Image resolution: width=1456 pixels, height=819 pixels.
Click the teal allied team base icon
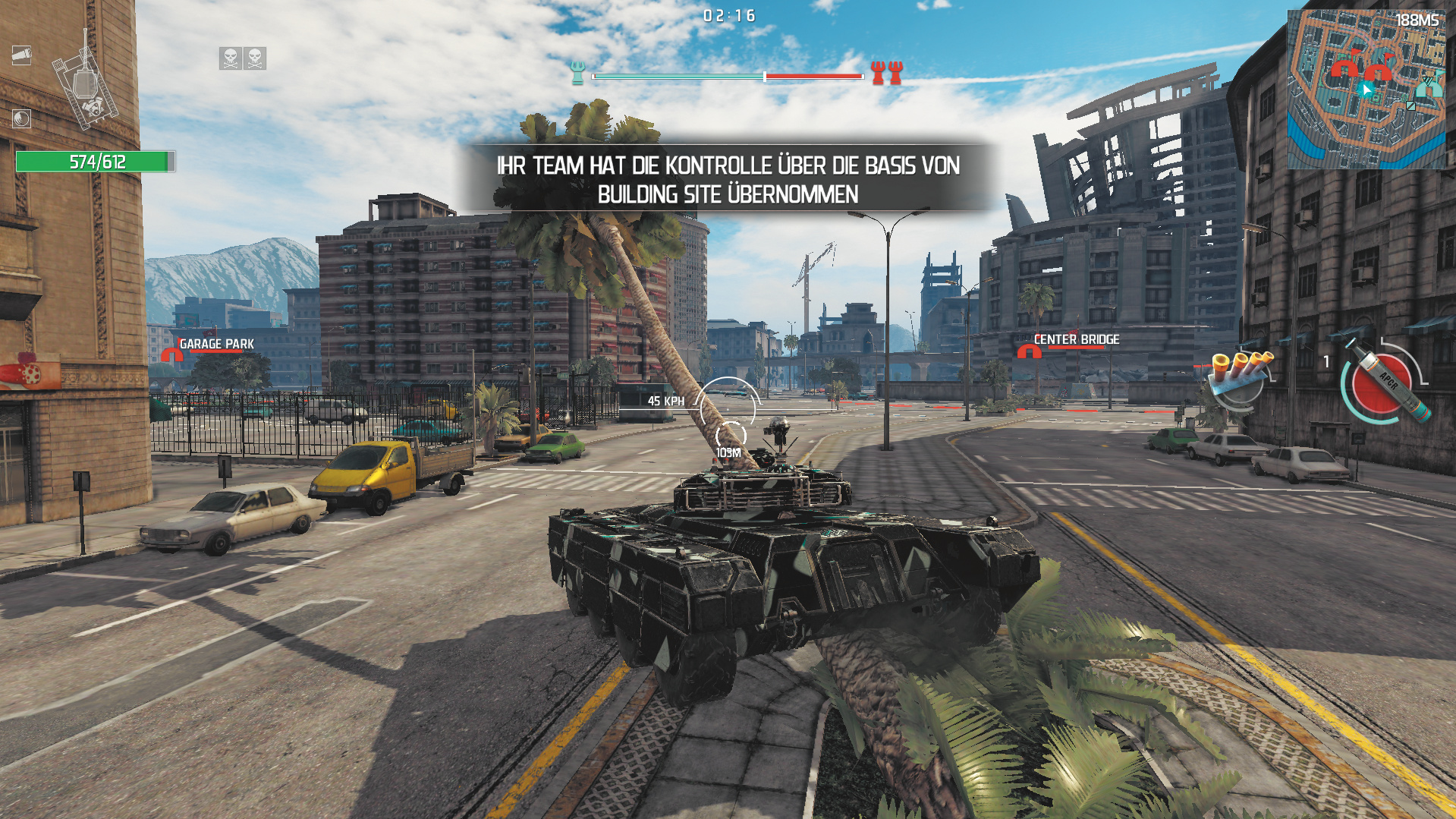click(x=578, y=74)
